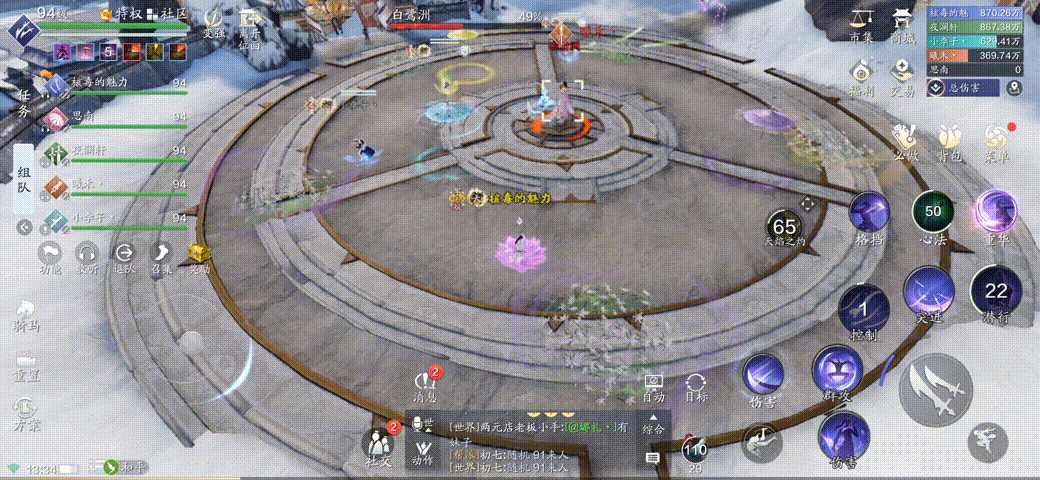Tap the crossed swords basic attack button

(x=935, y=388)
